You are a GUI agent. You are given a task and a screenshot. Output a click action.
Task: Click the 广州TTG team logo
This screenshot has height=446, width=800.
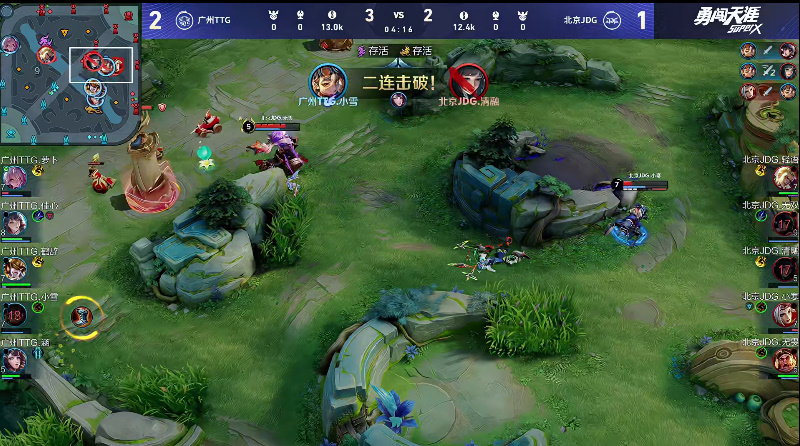[184, 20]
